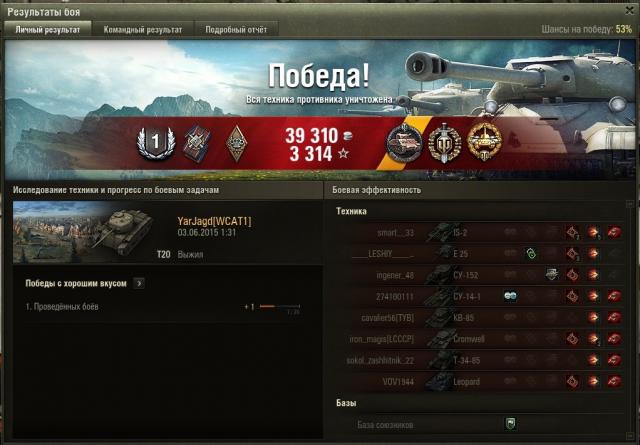Choose the sokol_zashitnik_22 T-34-85 row
This screenshot has width=640, height=445.
480,360
